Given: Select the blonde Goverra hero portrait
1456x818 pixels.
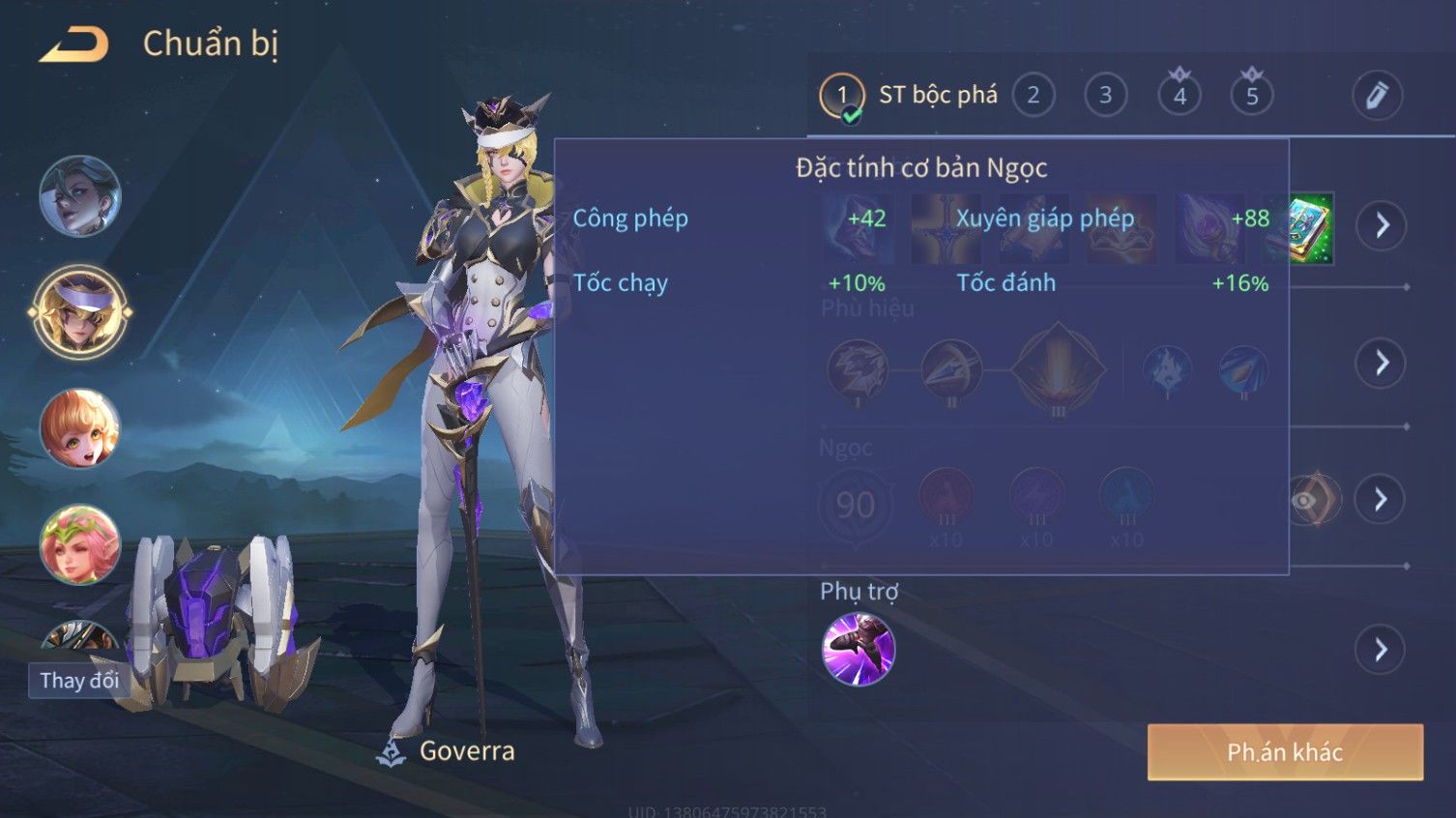Looking at the screenshot, I should point(80,312).
